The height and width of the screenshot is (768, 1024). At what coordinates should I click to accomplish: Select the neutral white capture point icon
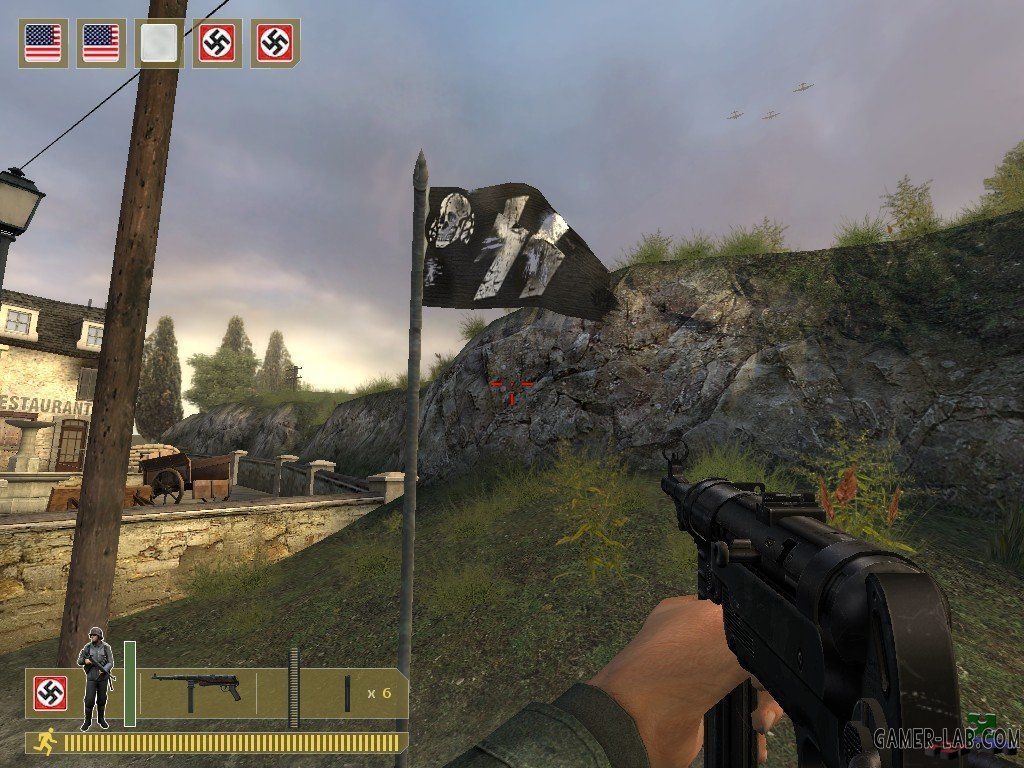(x=159, y=43)
